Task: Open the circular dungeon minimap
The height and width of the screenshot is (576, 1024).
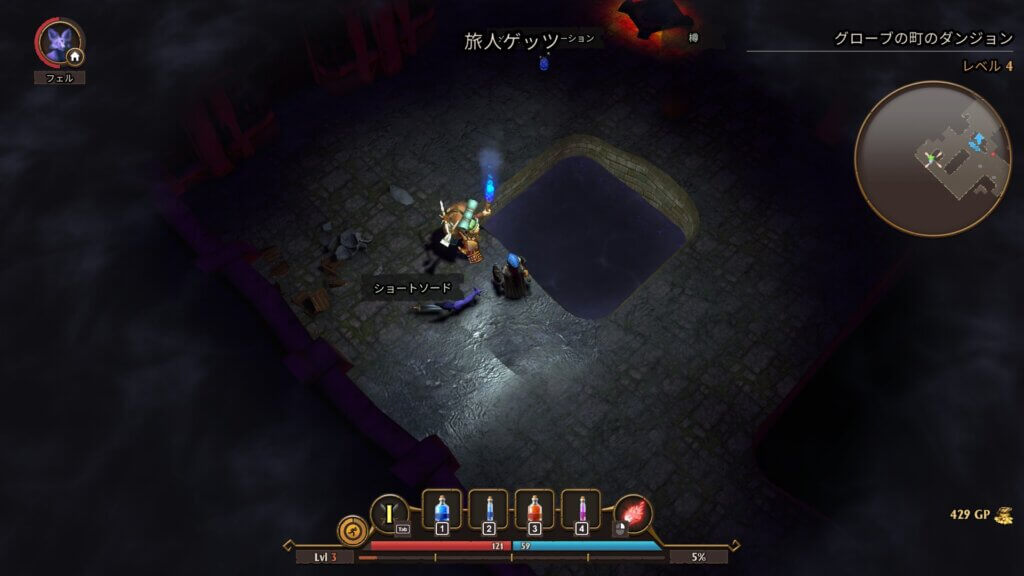Action: [918, 158]
